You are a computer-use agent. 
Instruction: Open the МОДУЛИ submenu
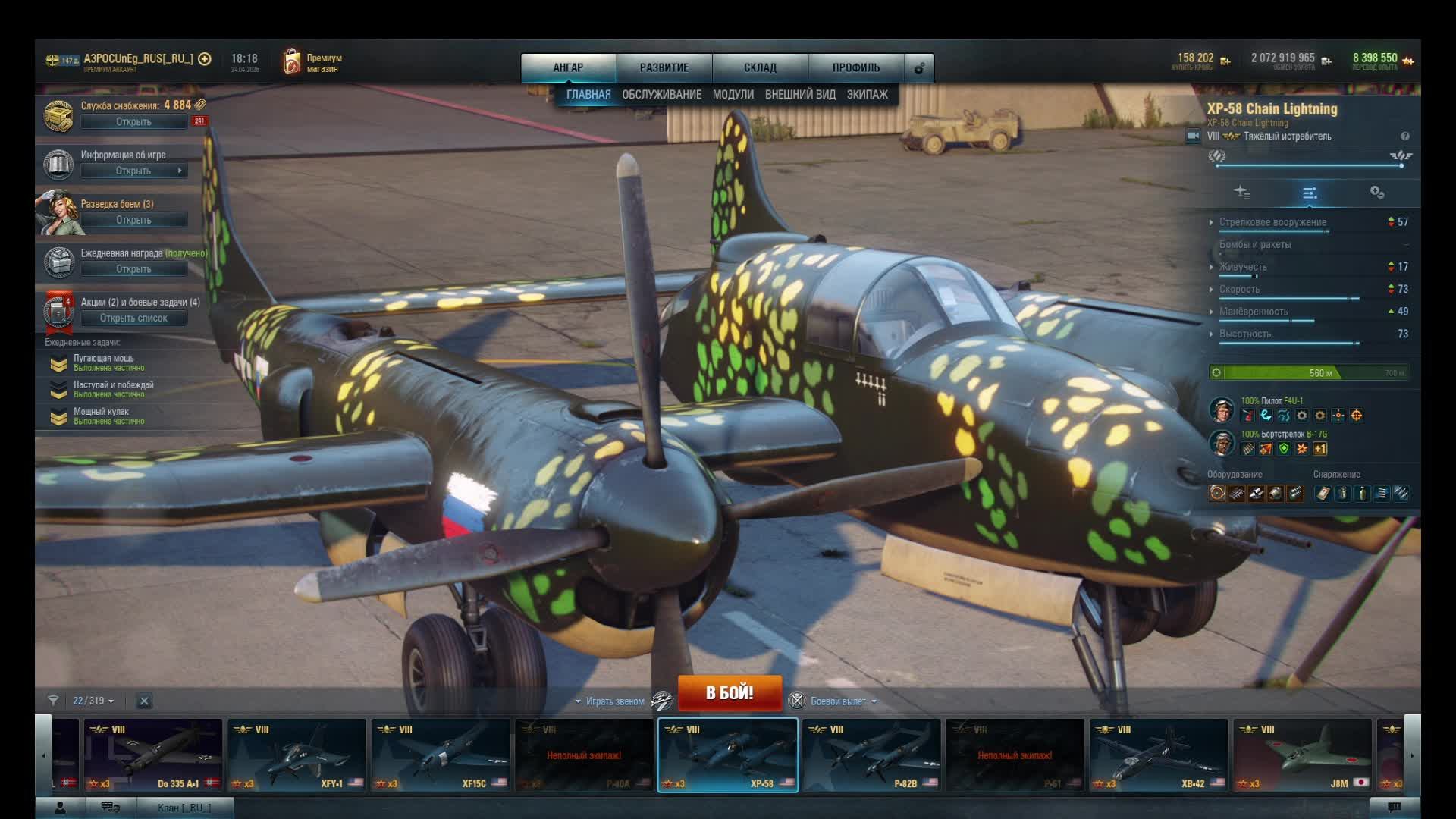[733, 94]
